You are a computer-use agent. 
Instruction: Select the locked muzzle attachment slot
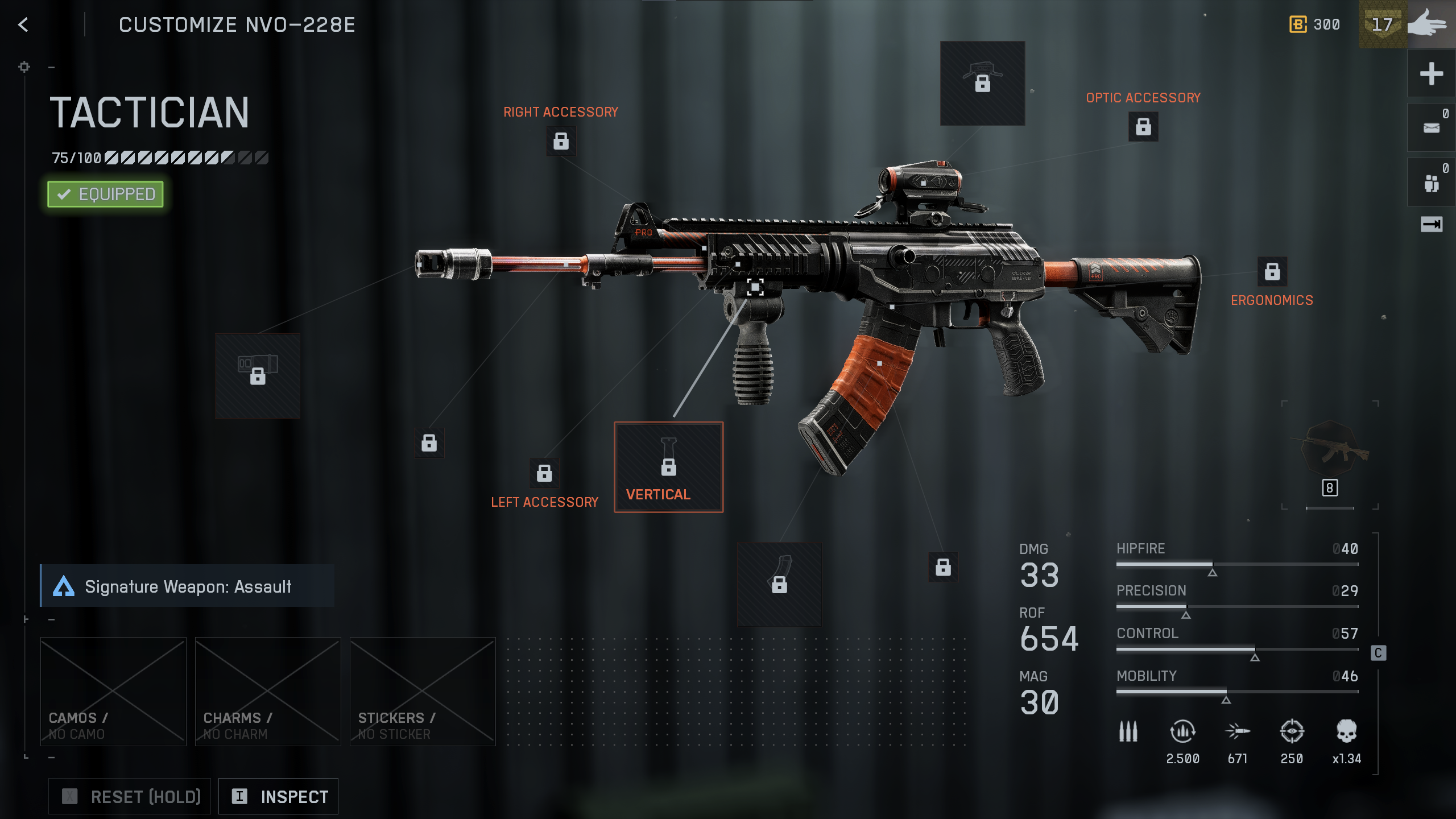click(258, 376)
